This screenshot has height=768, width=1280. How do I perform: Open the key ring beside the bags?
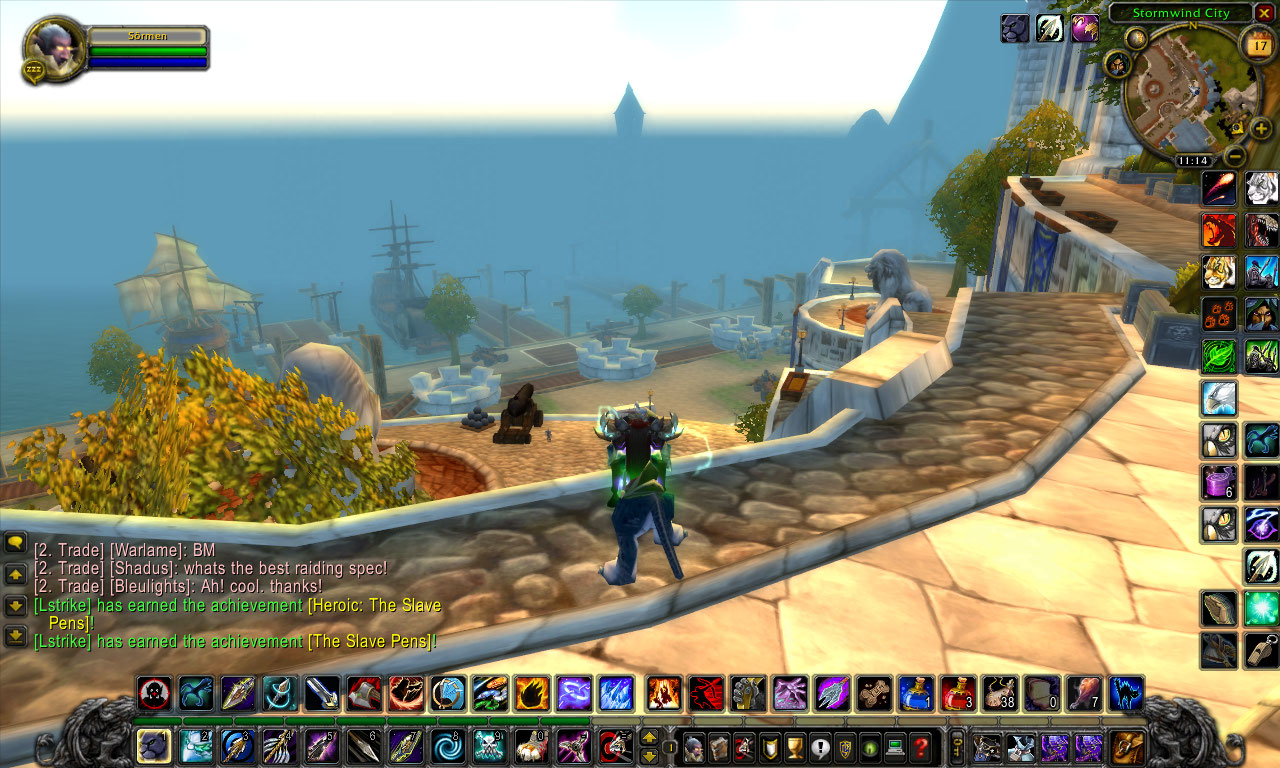(x=957, y=747)
